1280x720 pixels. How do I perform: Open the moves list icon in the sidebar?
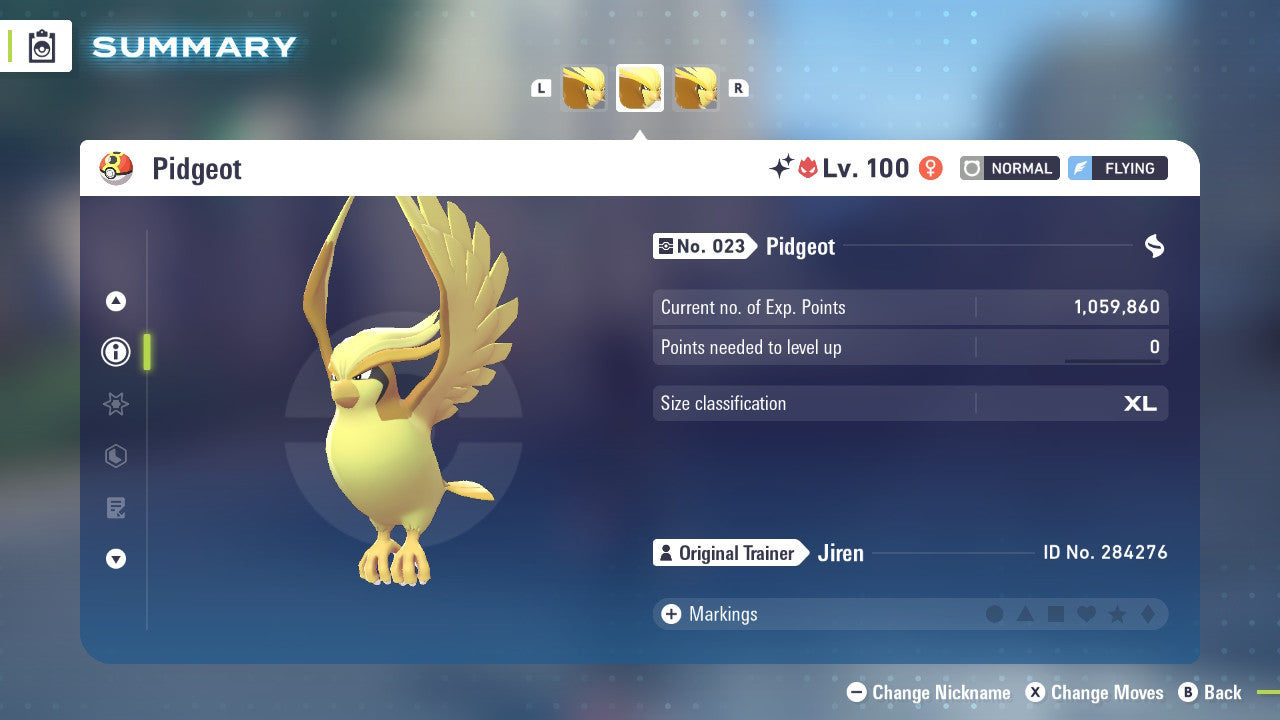tap(115, 508)
